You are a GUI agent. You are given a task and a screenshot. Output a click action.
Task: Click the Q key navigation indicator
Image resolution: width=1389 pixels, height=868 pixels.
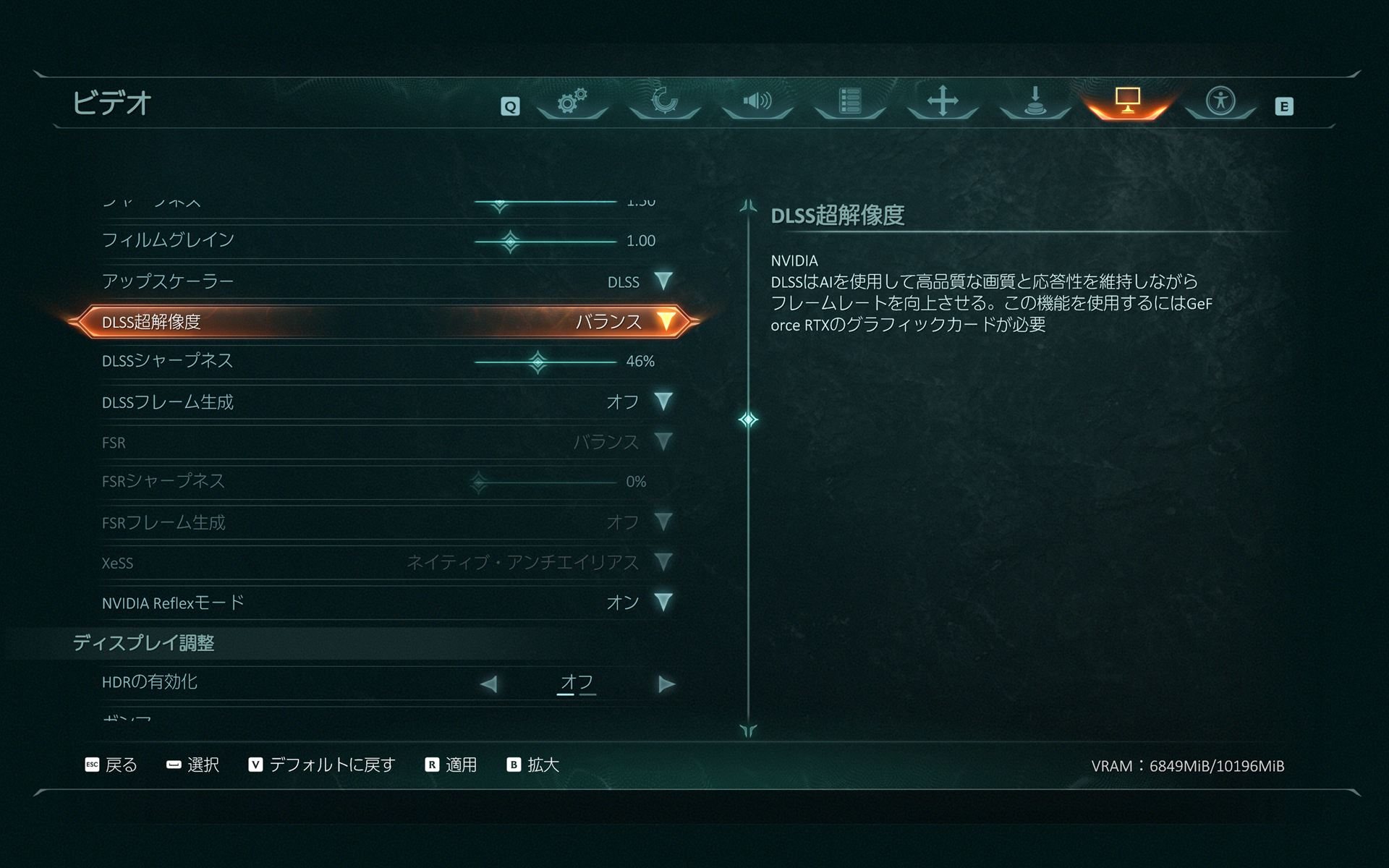pos(511,105)
